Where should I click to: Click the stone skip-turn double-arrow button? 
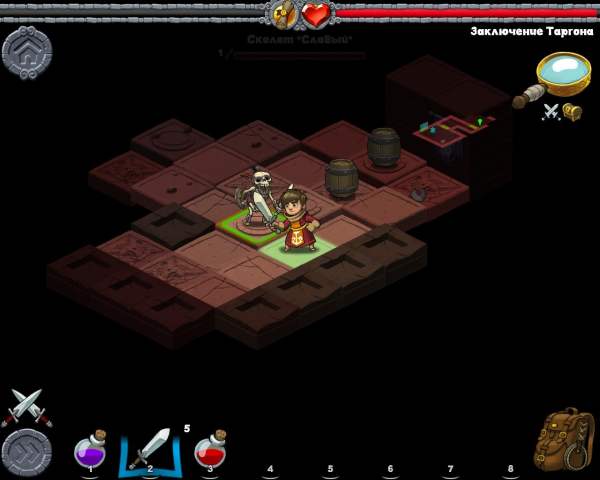click(27, 453)
